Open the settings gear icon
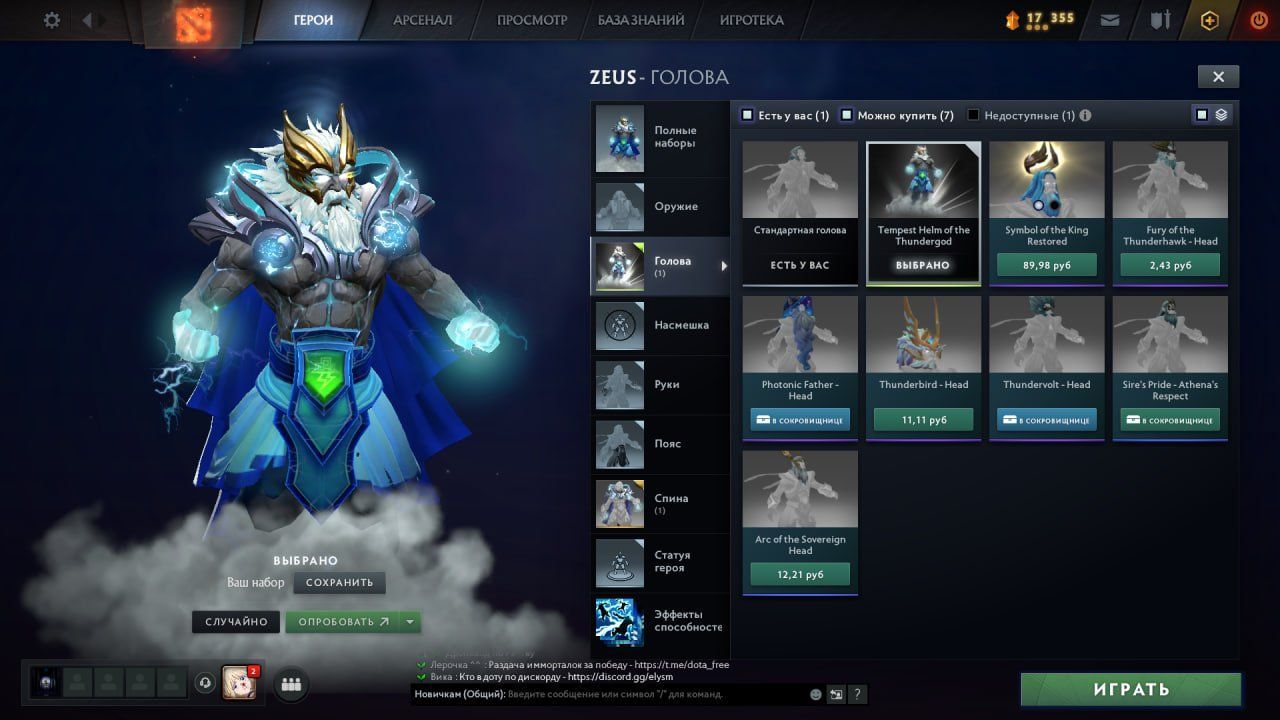Screen dimensions: 1280x720 point(52,20)
